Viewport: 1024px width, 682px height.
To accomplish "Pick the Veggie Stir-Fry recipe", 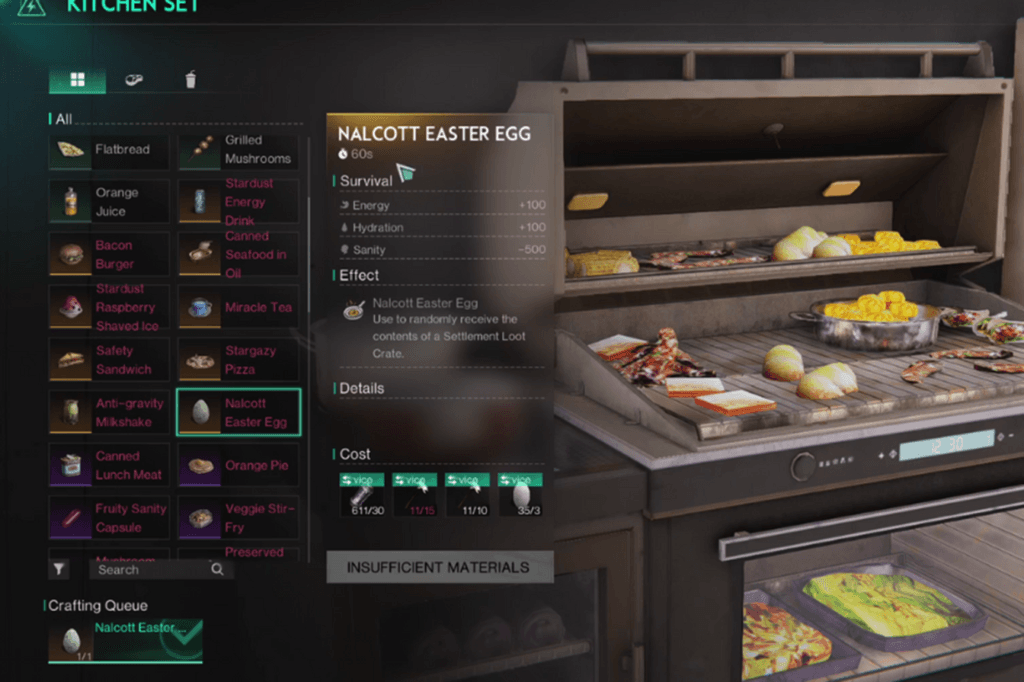I will (238, 517).
